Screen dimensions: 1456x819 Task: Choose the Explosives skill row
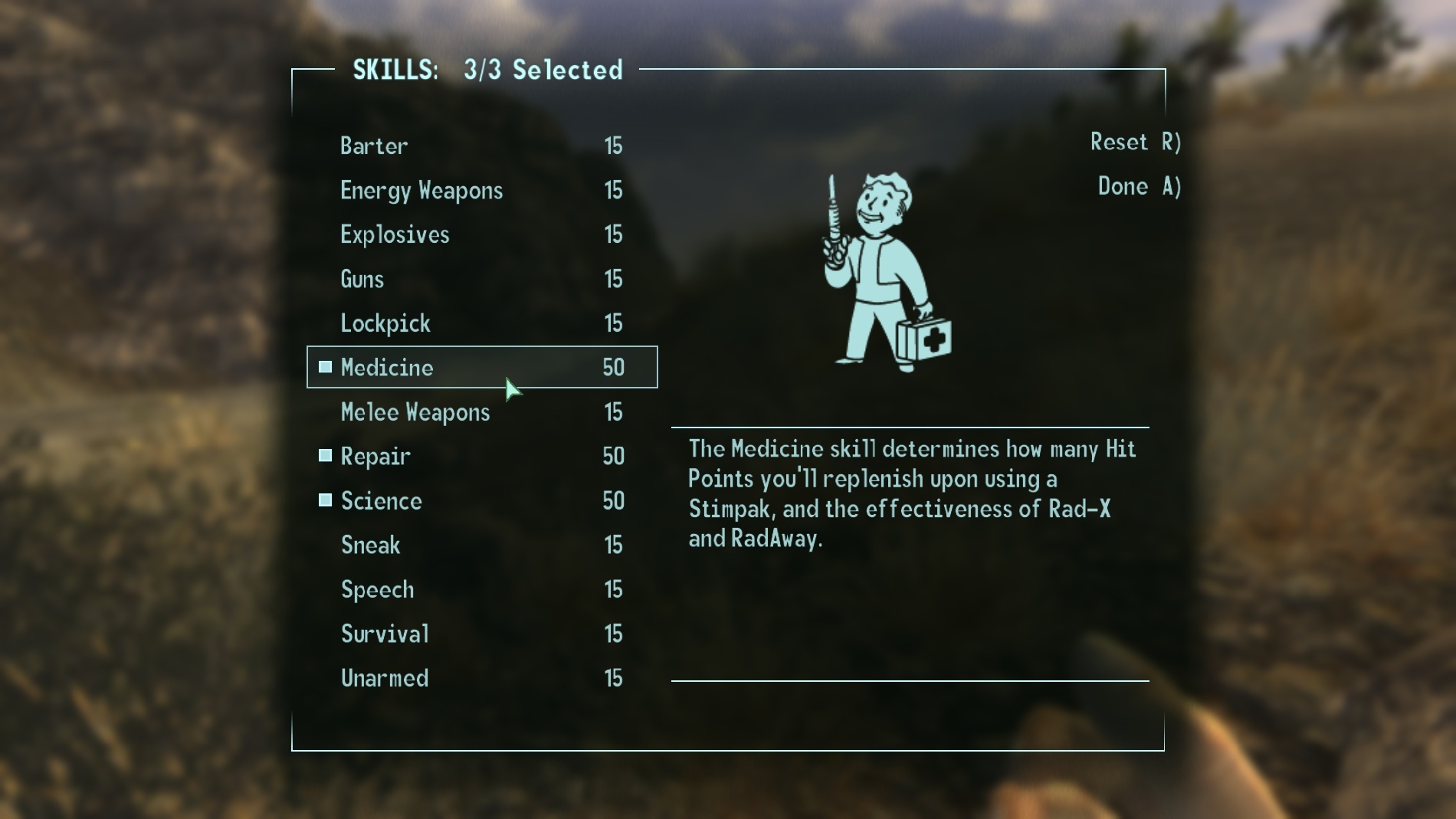click(x=395, y=234)
